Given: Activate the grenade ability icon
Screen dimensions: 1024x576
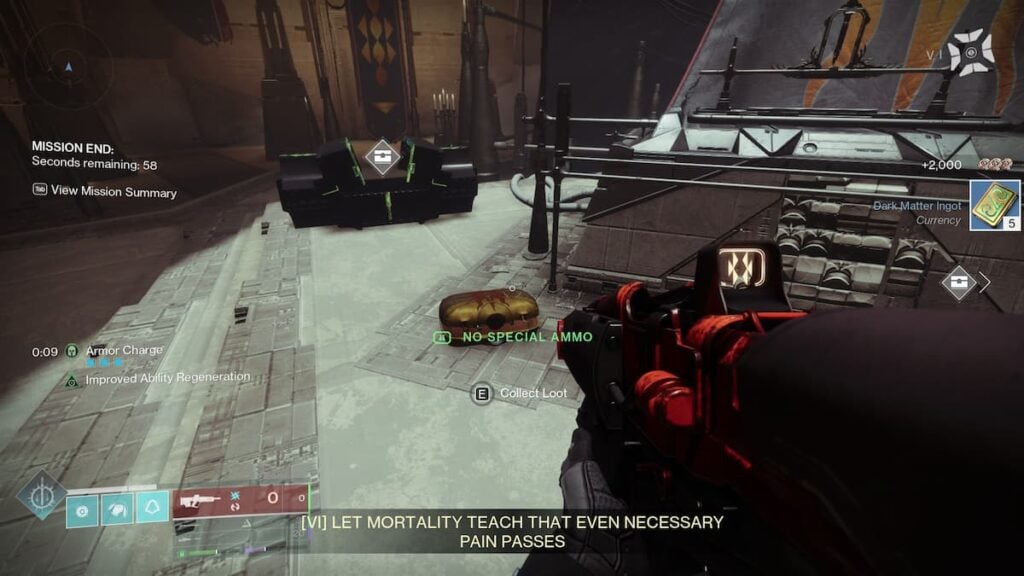Looking at the screenshot, I should coord(82,510).
